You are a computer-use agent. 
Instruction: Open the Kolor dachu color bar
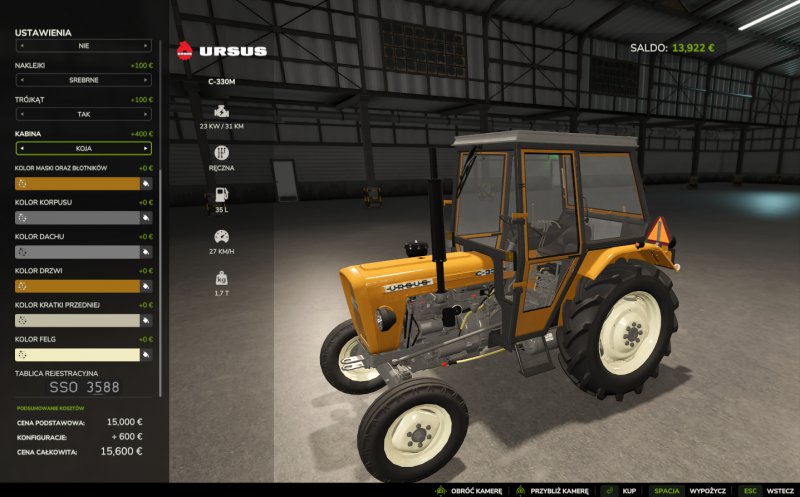[76, 252]
